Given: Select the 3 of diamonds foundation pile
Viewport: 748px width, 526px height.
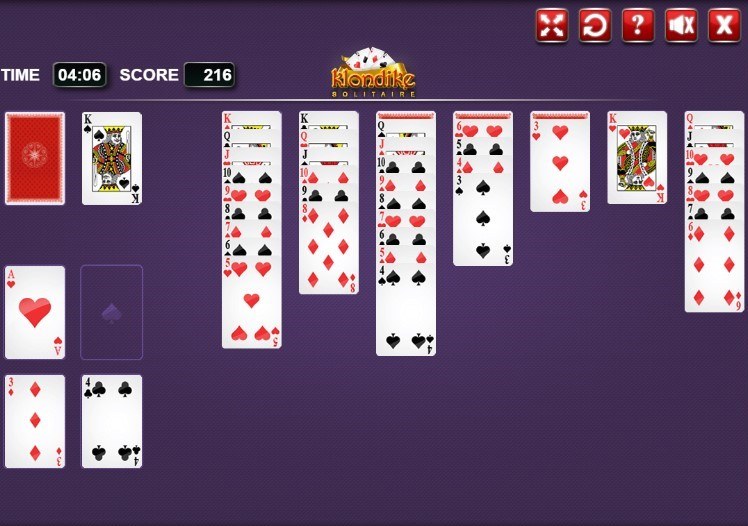Looking at the screenshot, I should click(35, 421).
